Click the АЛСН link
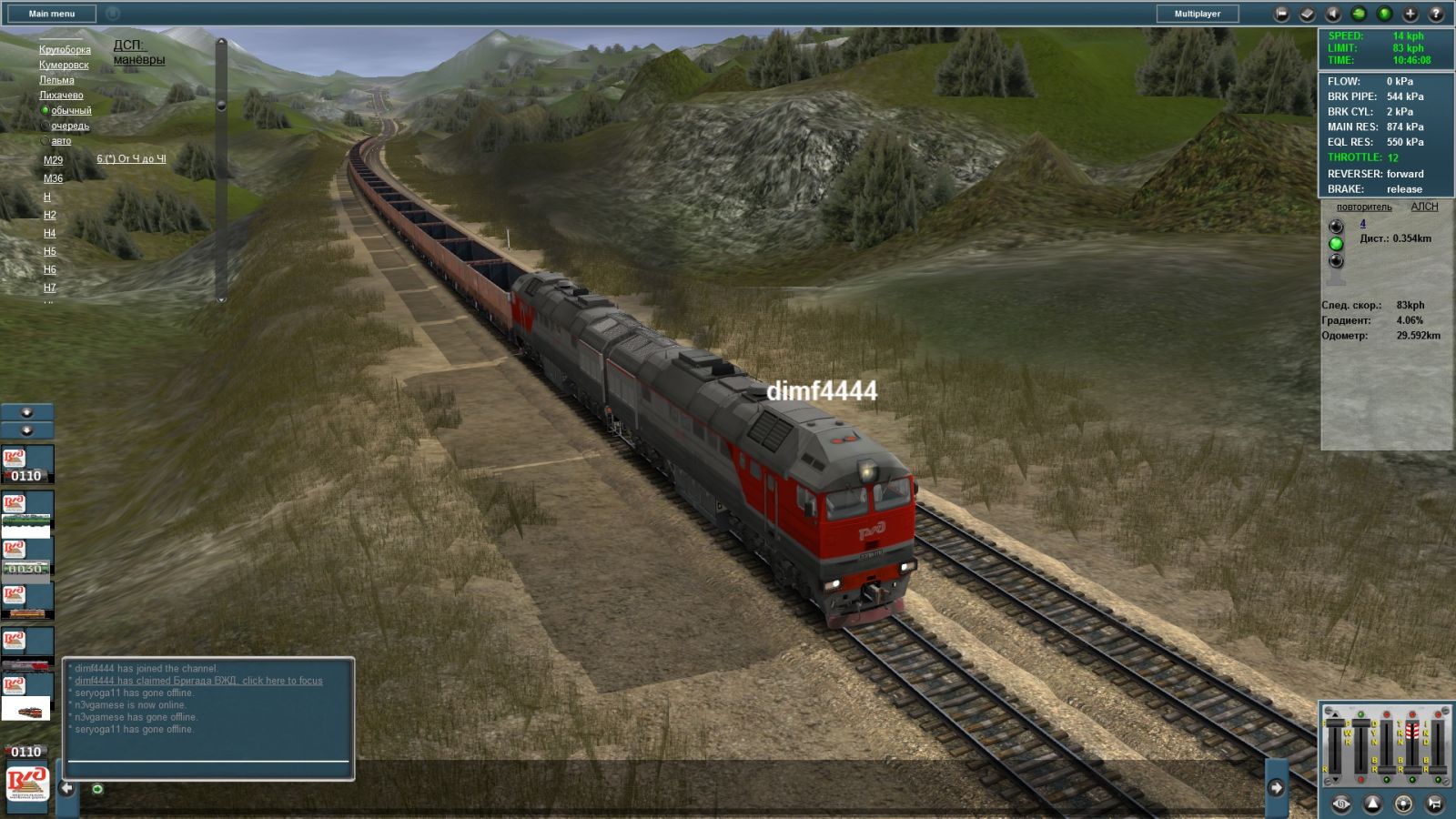 pos(1424,207)
